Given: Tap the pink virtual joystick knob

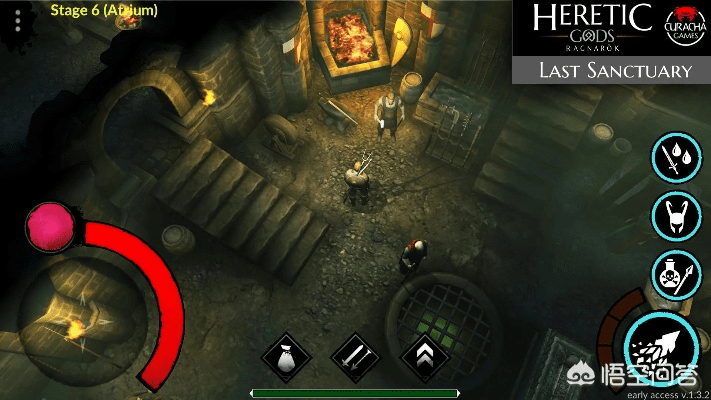Looking at the screenshot, I should [x=50, y=225].
